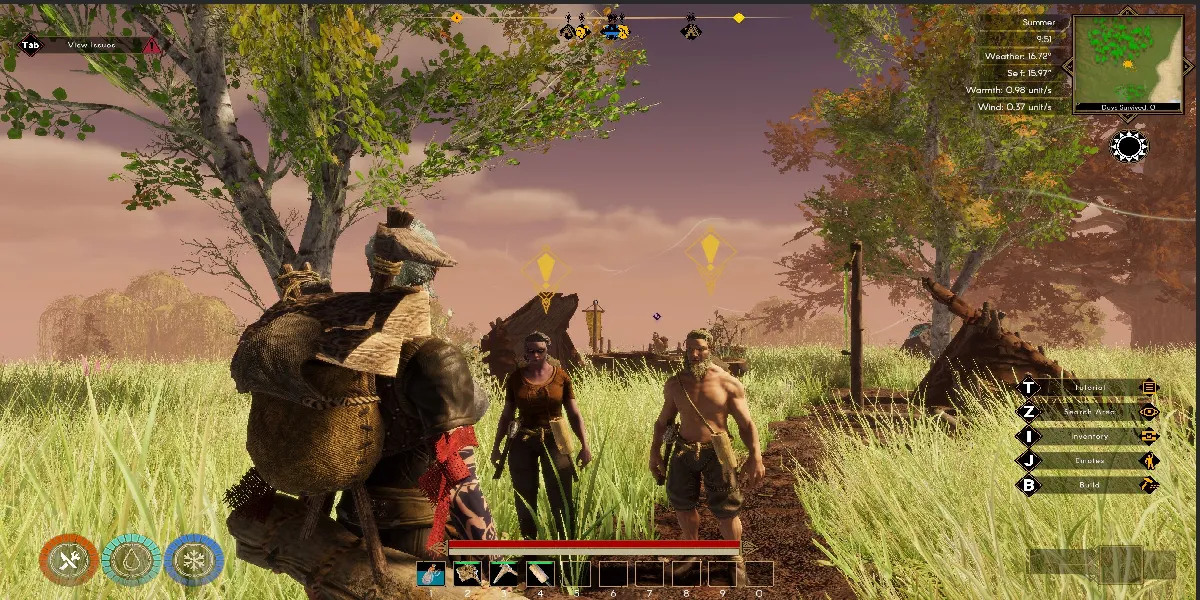Viewport: 1200px width, 600px height.
Task: Select the pickaxe in hotbar slot 3
Action: pos(504,574)
